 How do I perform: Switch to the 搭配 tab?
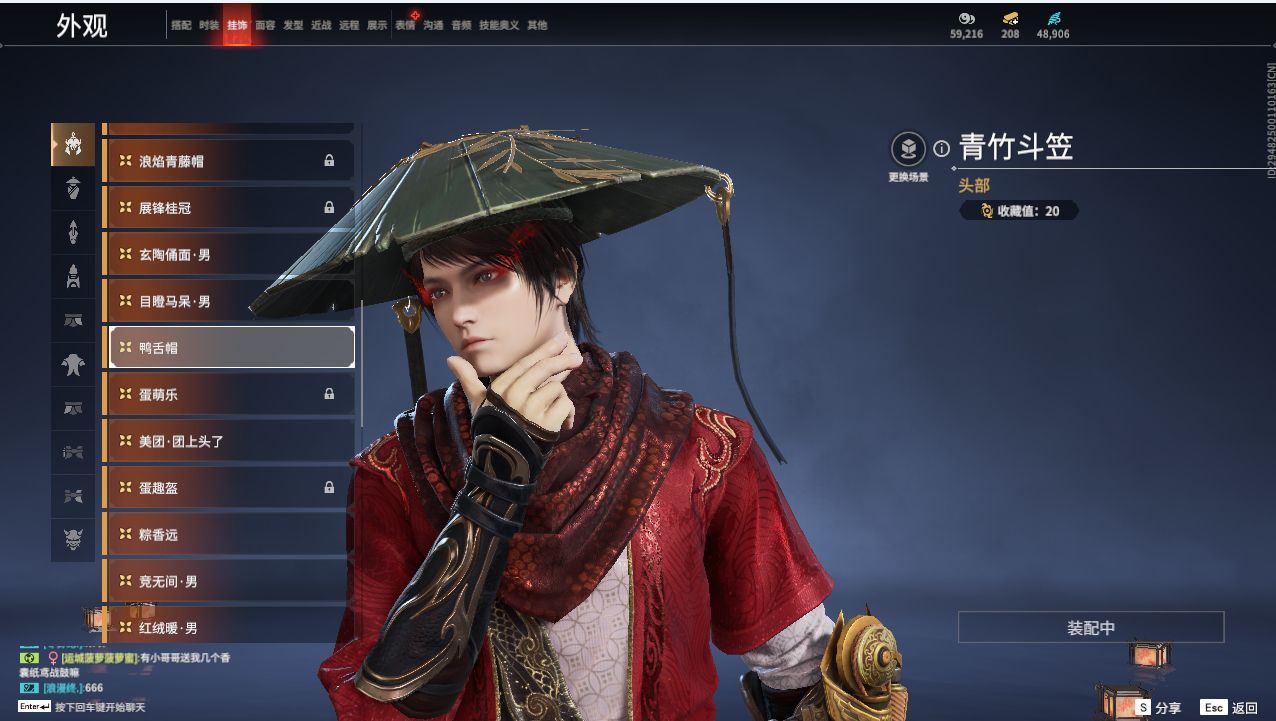click(x=181, y=25)
